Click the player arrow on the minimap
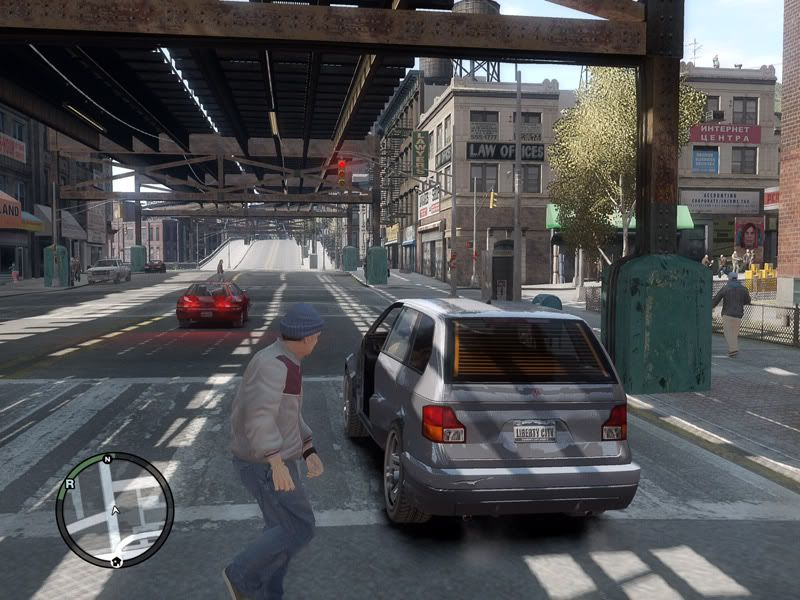The image size is (800, 600). (x=115, y=510)
